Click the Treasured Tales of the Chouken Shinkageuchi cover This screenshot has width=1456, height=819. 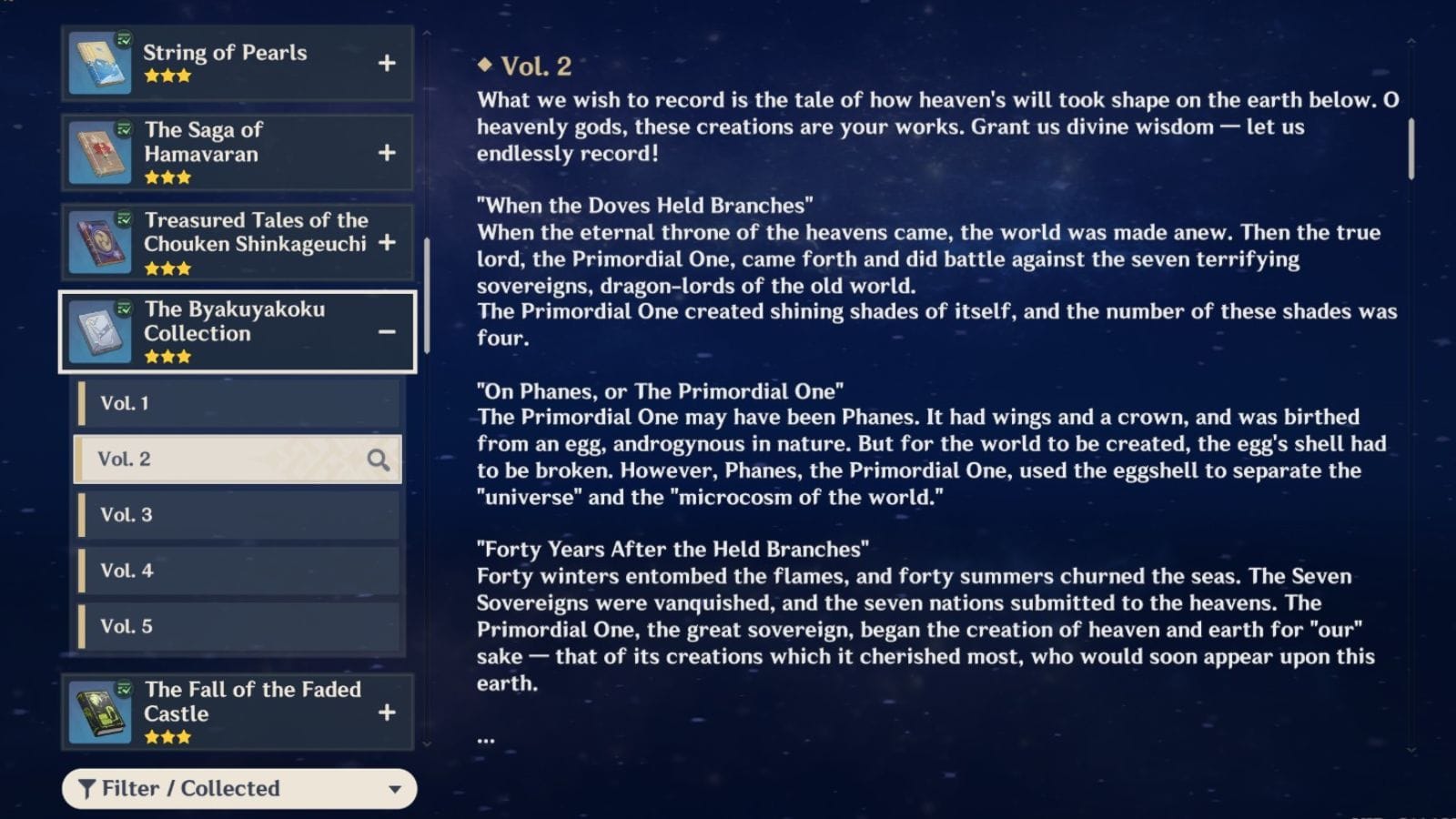pos(102,241)
